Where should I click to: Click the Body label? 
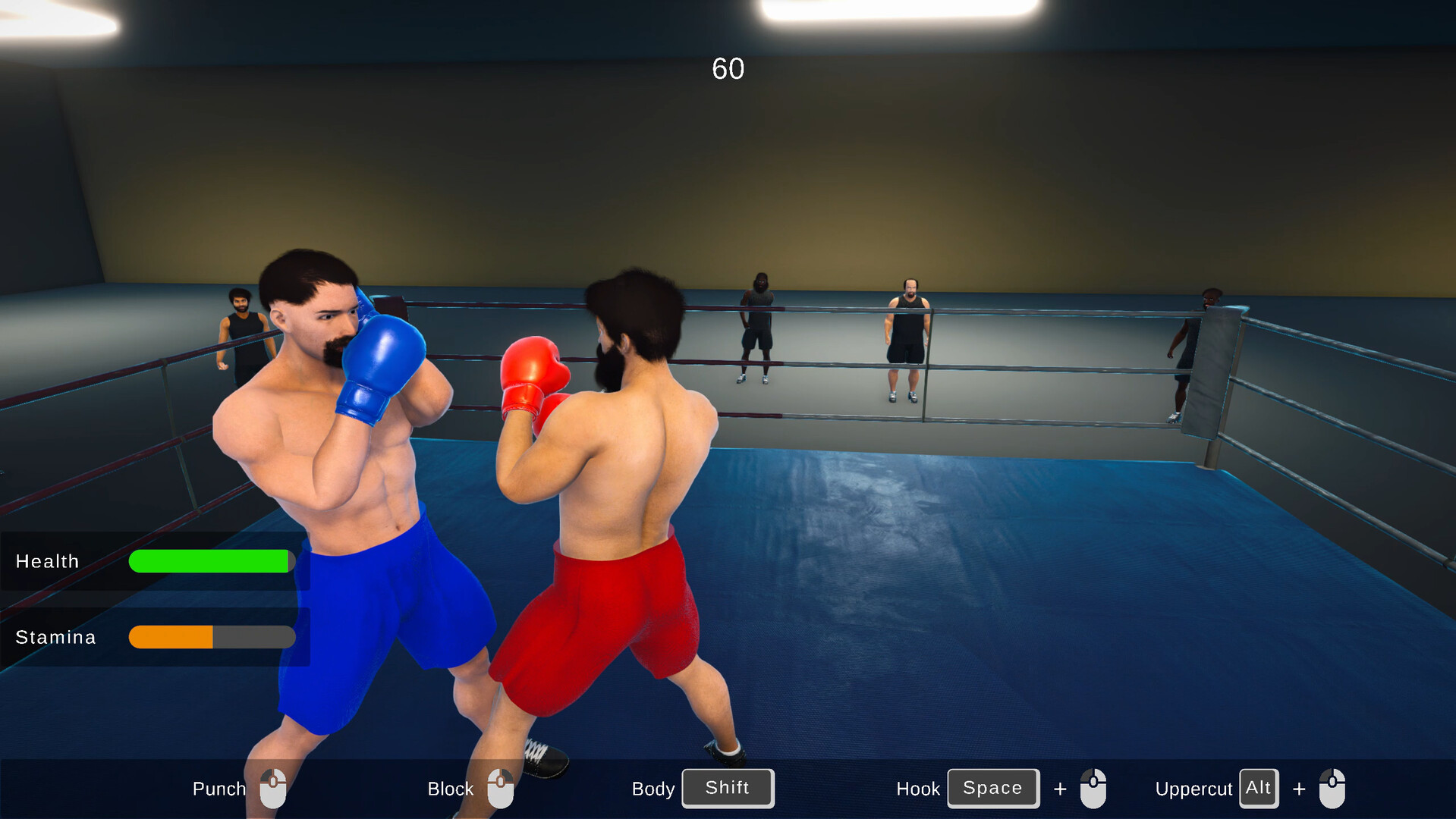pyautogui.click(x=653, y=789)
